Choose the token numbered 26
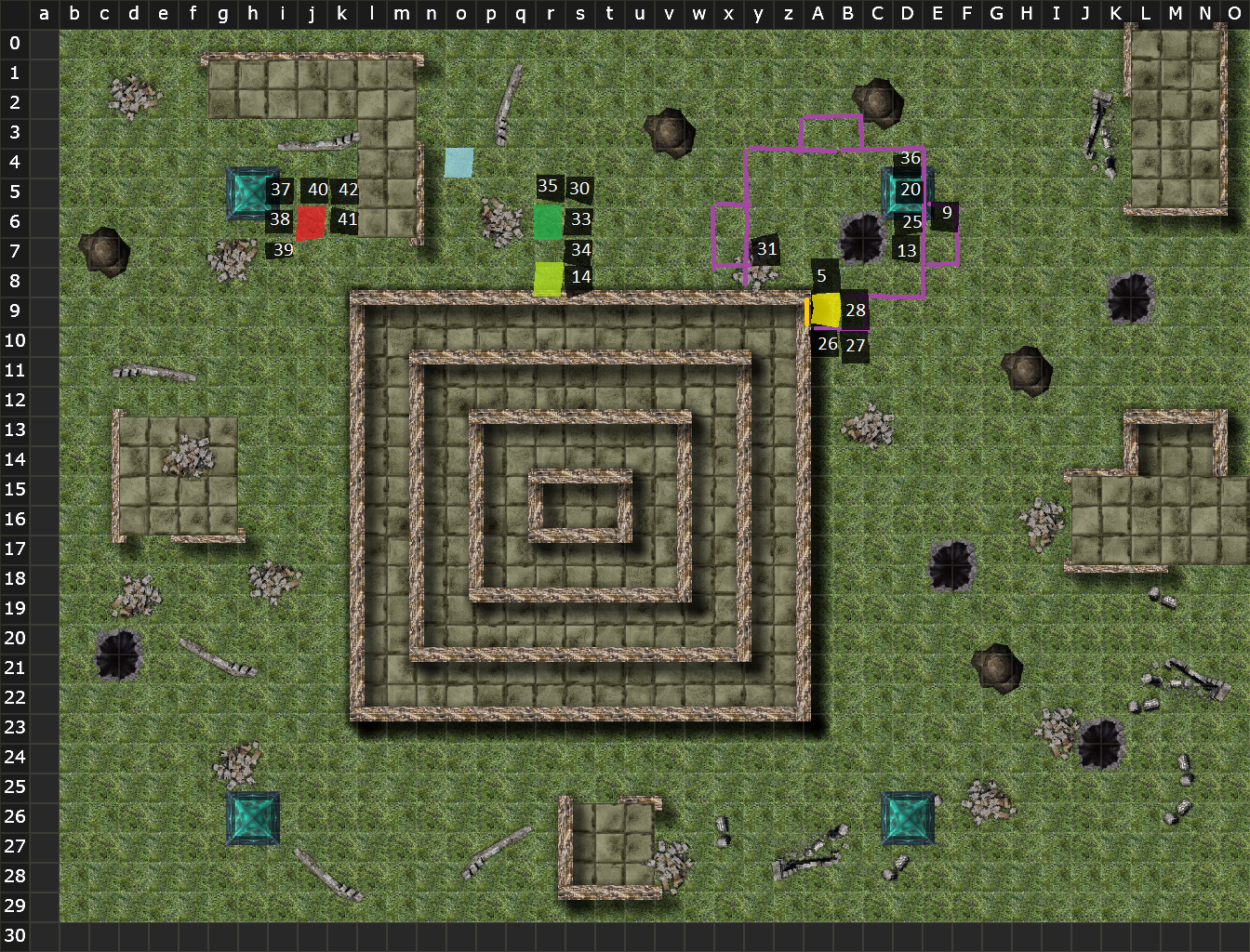This screenshot has width=1250, height=952. click(827, 344)
